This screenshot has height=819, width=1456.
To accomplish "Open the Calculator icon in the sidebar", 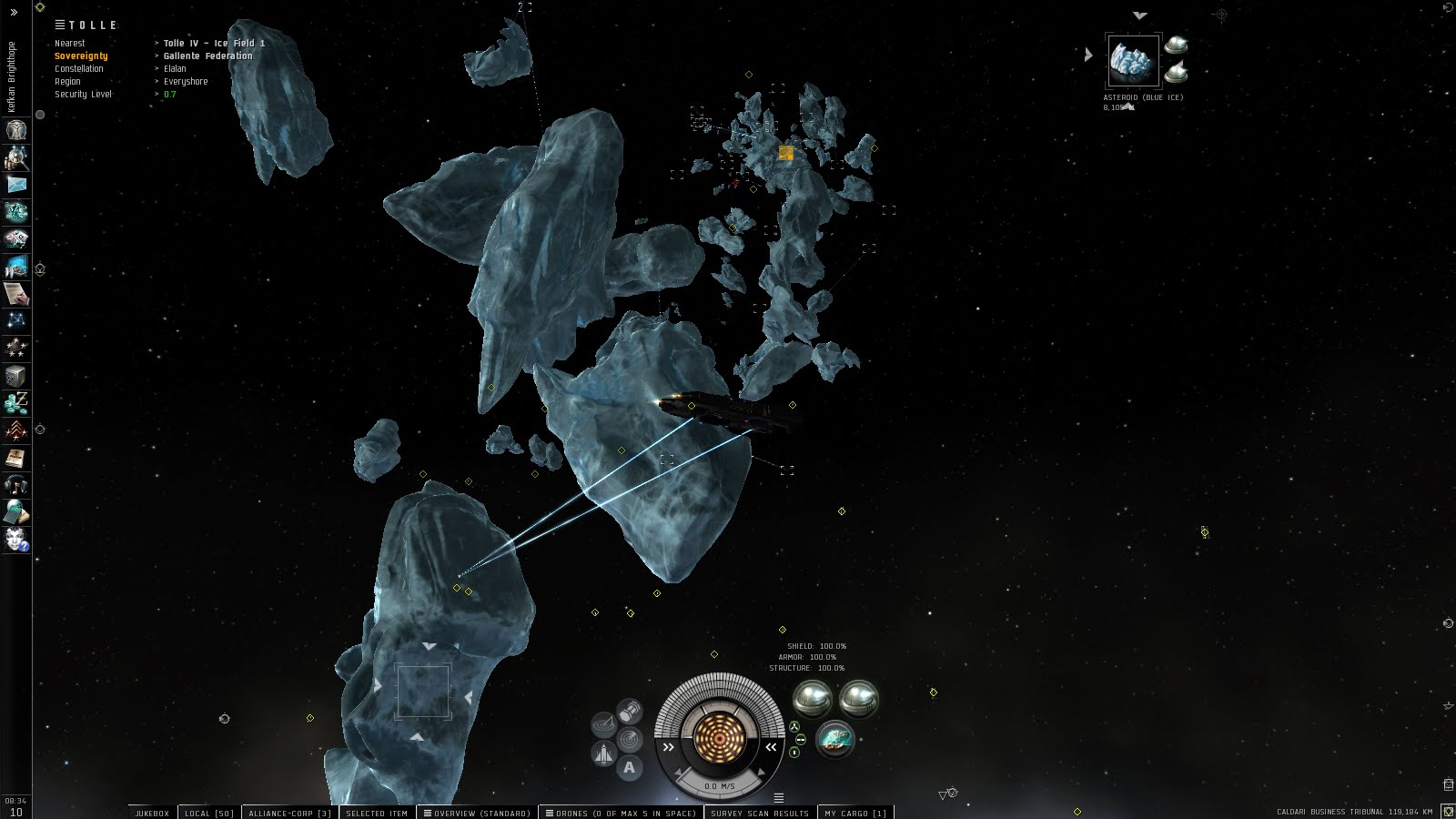I will pos(16,512).
